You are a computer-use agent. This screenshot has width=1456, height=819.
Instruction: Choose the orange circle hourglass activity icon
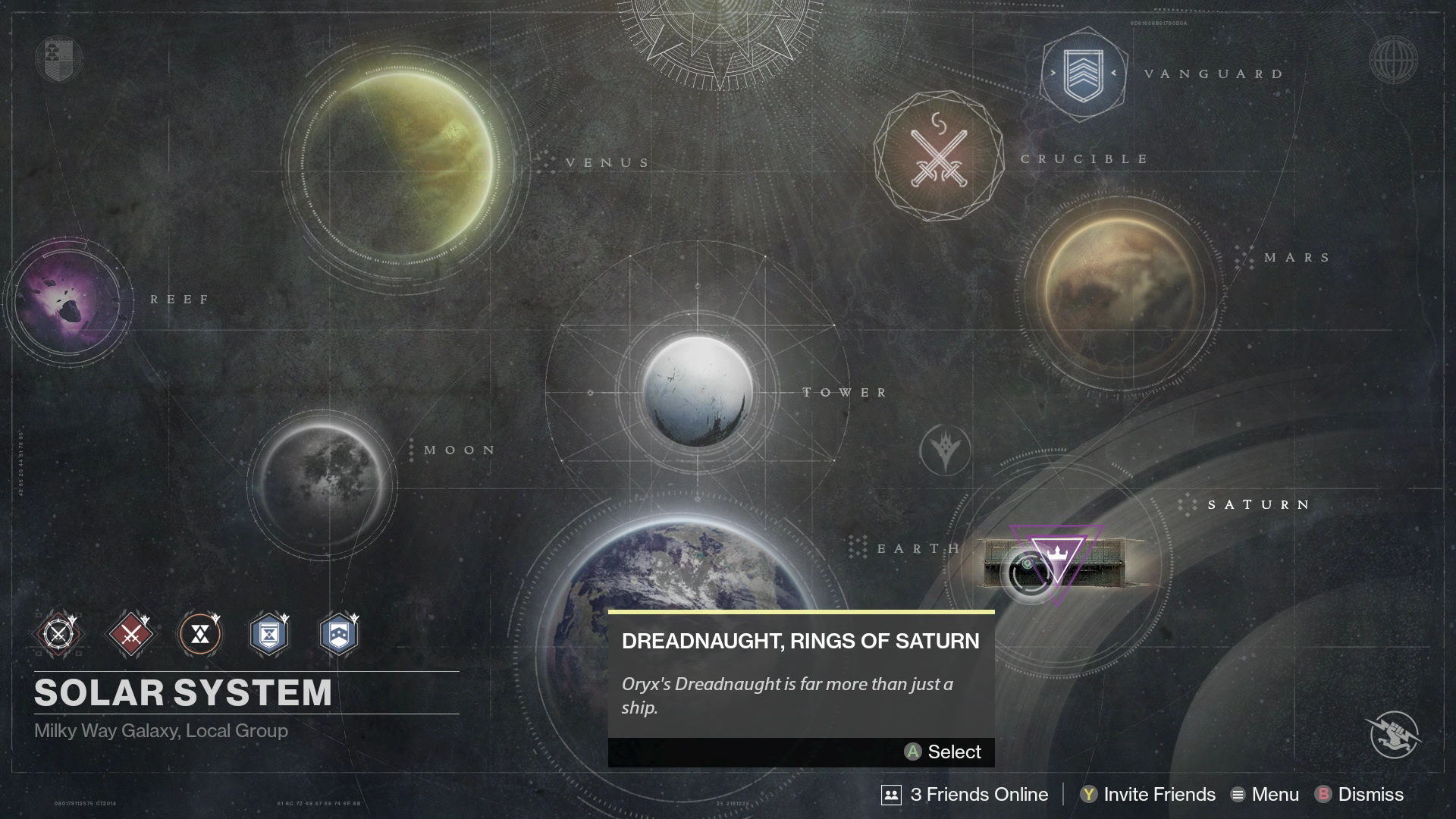[200, 634]
